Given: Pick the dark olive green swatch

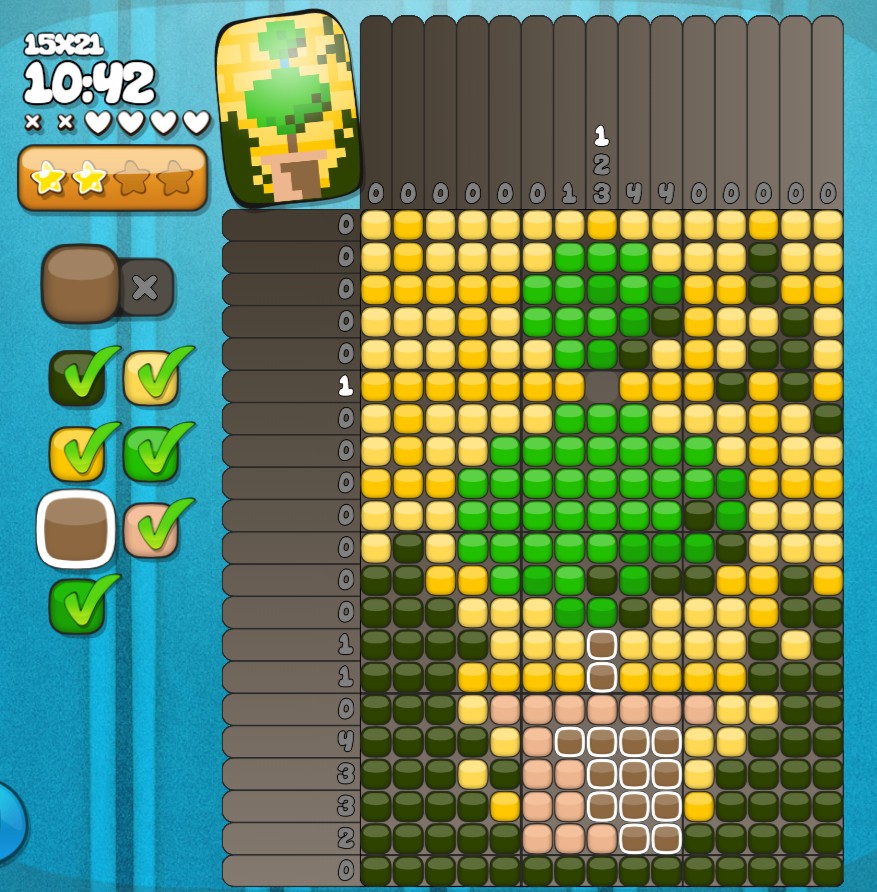Looking at the screenshot, I should click(x=77, y=378).
